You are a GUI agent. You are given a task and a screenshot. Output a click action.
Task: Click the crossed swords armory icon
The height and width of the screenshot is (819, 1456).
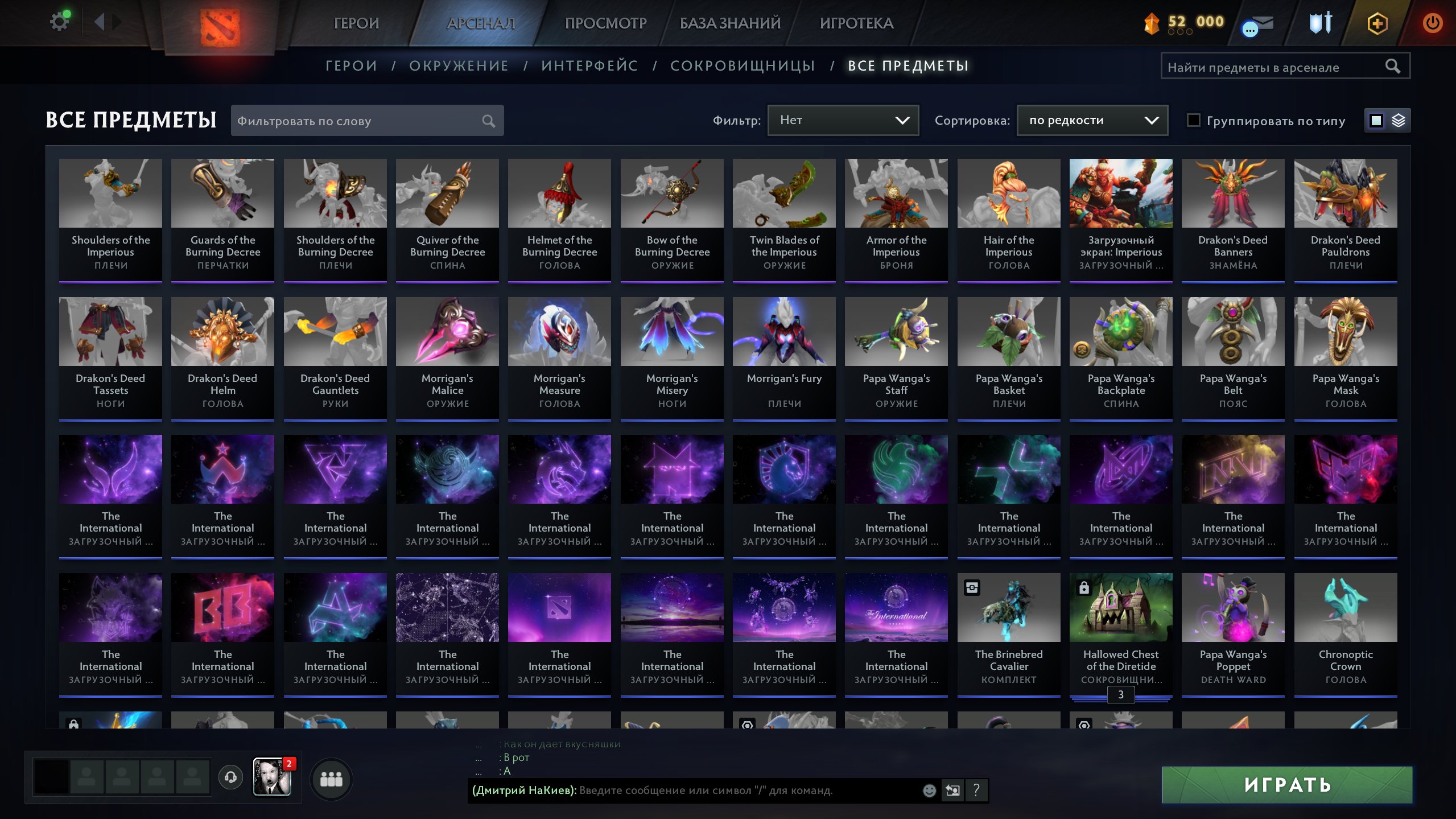pos(1319,23)
